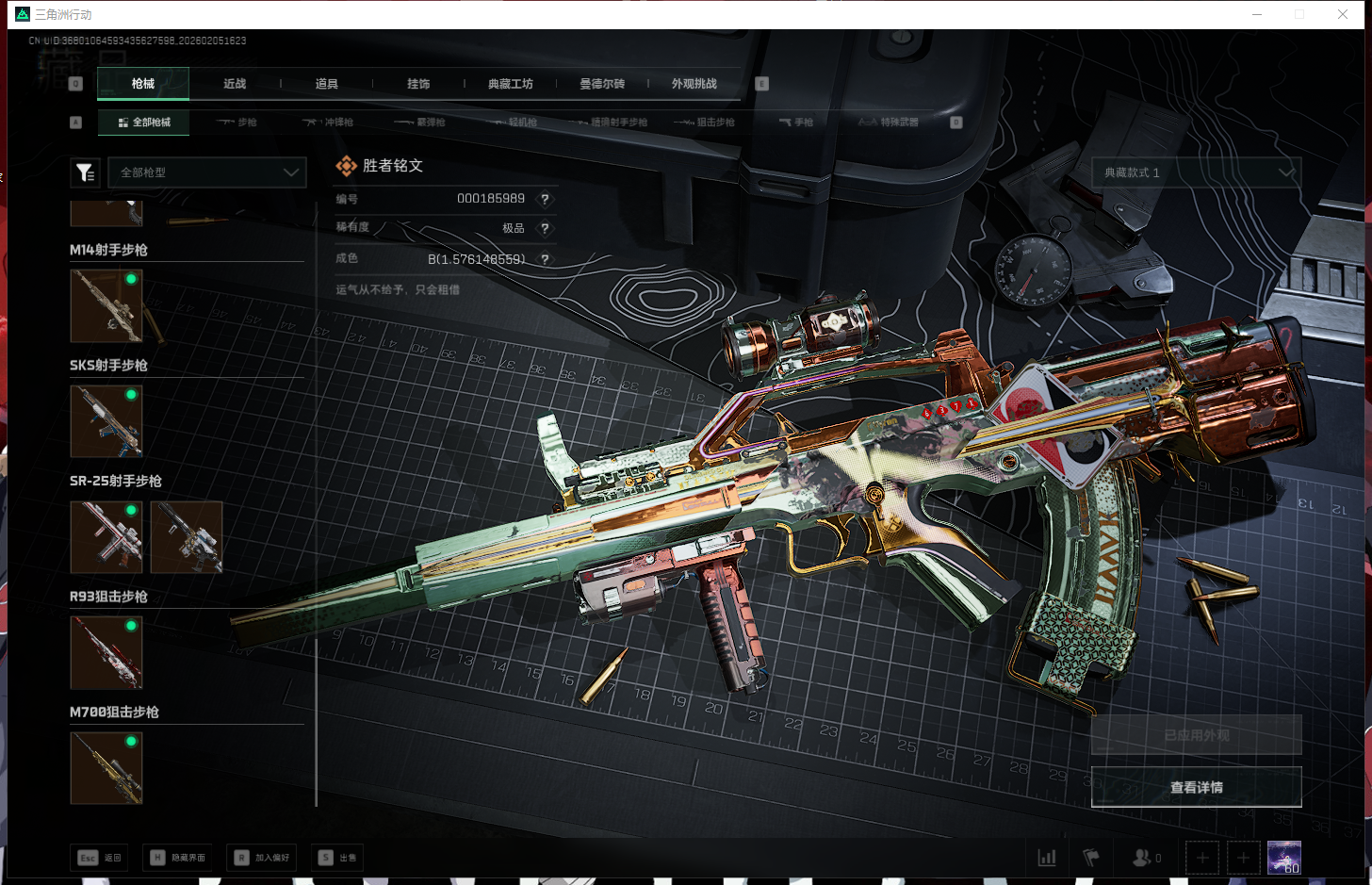Open the 全部枪型 gun type dropdown
Screen dimensions: 1372x885
pyautogui.click(x=207, y=172)
